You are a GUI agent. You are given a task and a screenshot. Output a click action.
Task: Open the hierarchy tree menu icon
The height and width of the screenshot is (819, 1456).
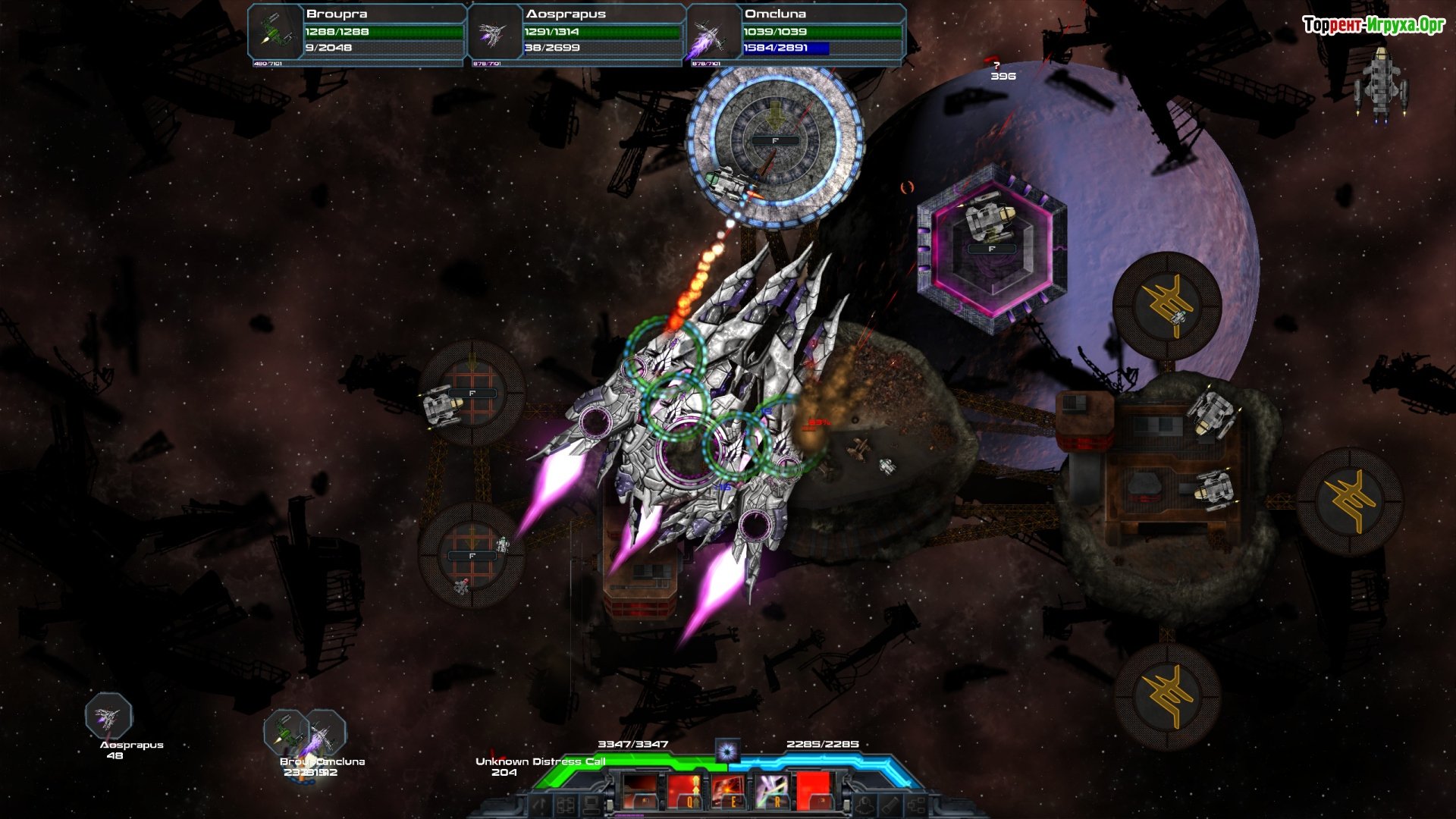click(916, 805)
